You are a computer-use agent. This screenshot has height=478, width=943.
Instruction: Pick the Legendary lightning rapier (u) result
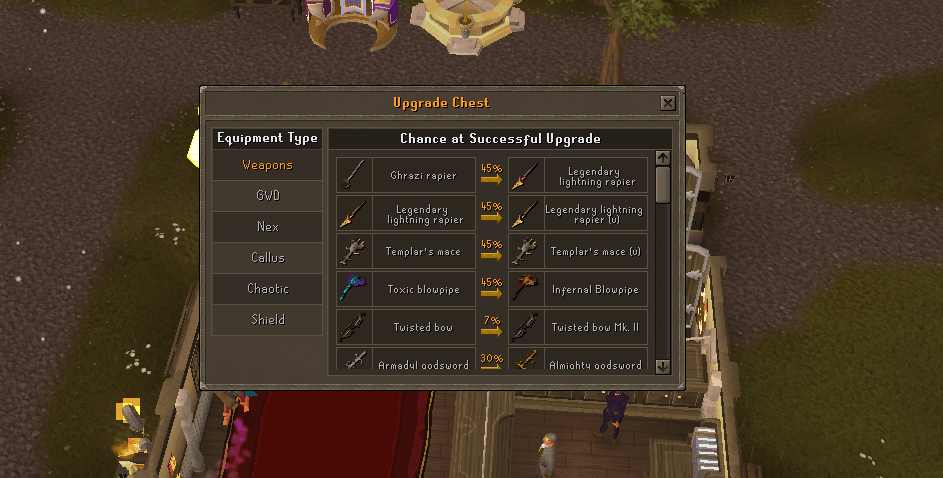click(x=578, y=214)
